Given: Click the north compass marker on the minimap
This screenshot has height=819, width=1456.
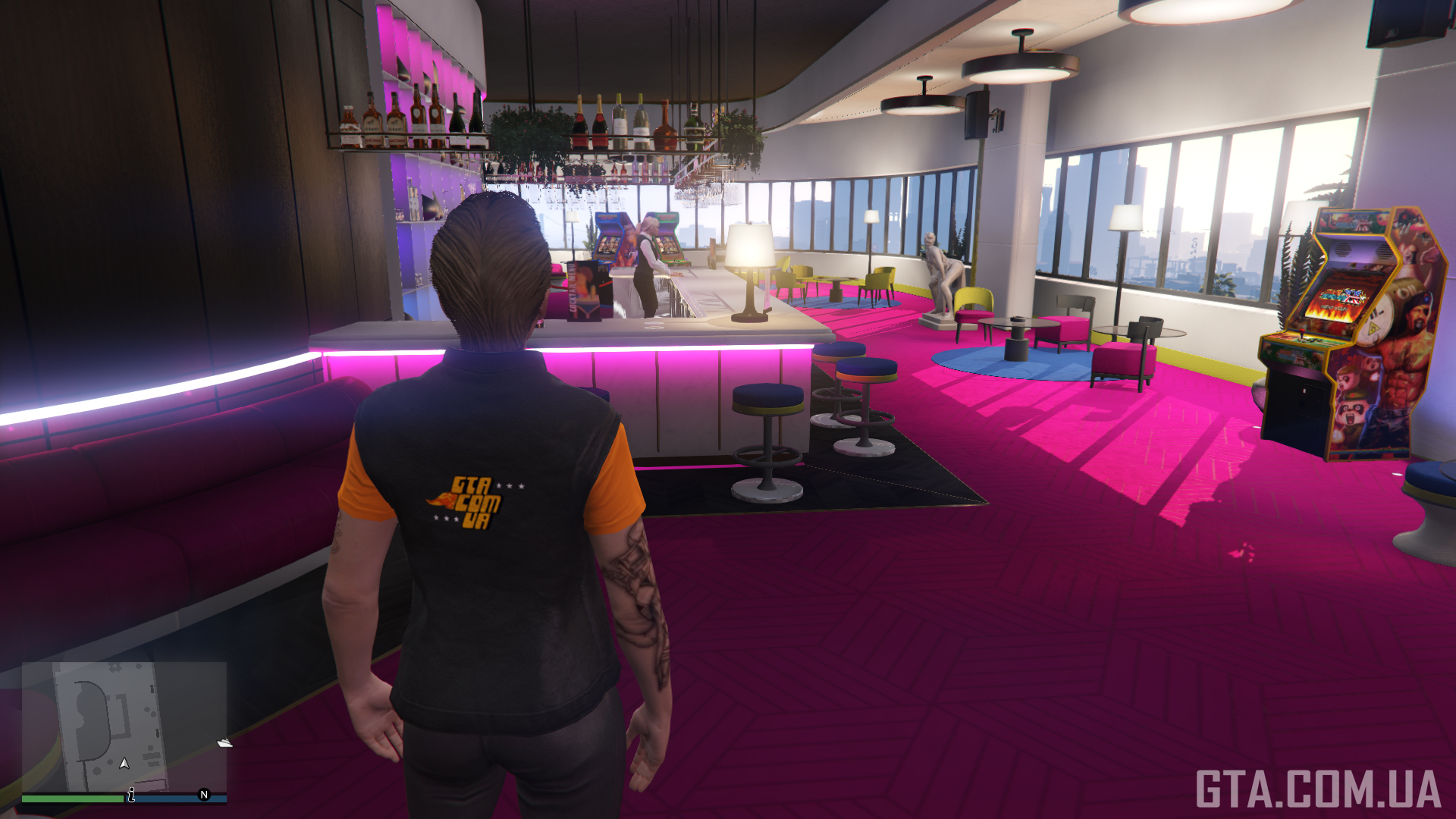Looking at the screenshot, I should click(203, 794).
